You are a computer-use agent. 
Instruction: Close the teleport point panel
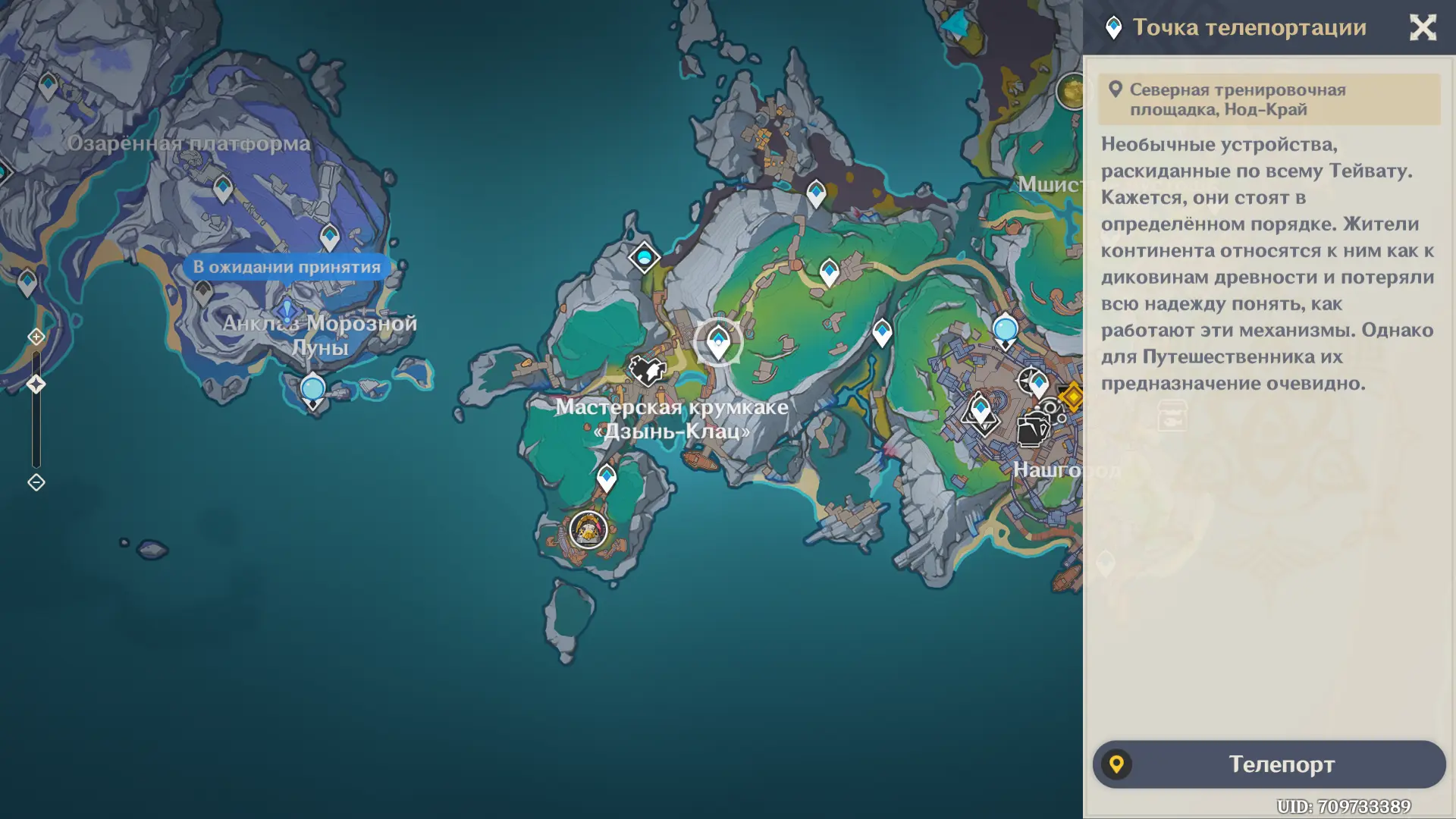[1423, 28]
